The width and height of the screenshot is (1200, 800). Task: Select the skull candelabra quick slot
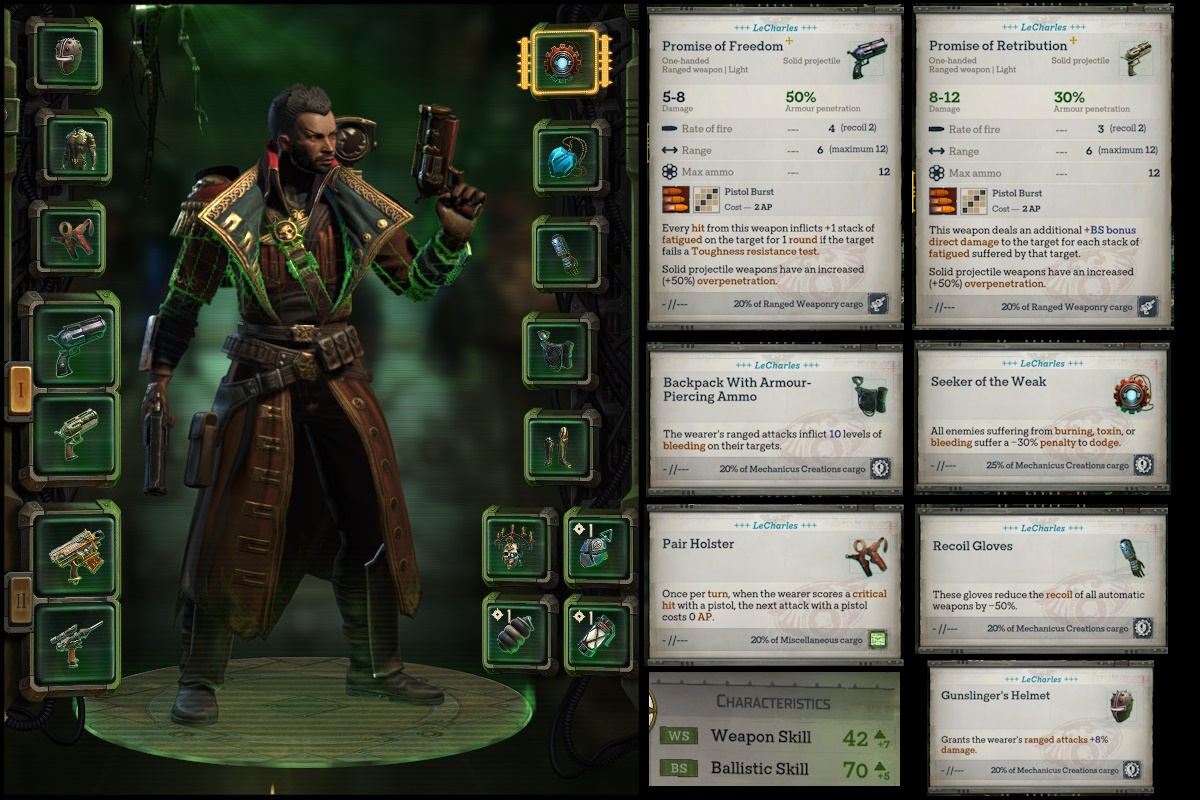click(x=518, y=546)
